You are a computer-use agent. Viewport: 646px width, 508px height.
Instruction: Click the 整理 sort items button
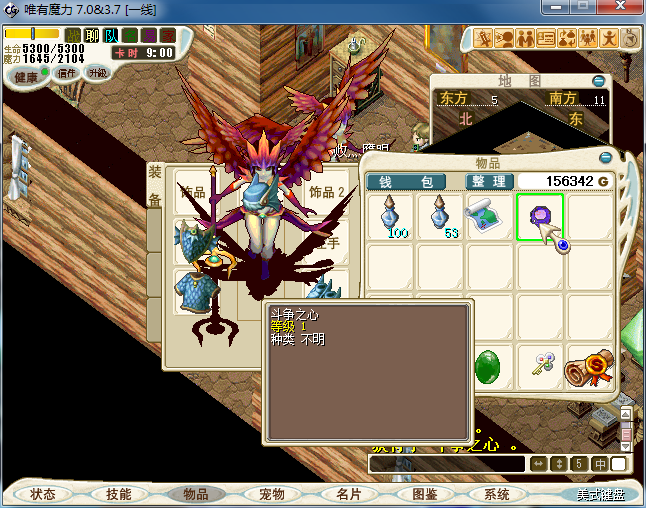490,181
